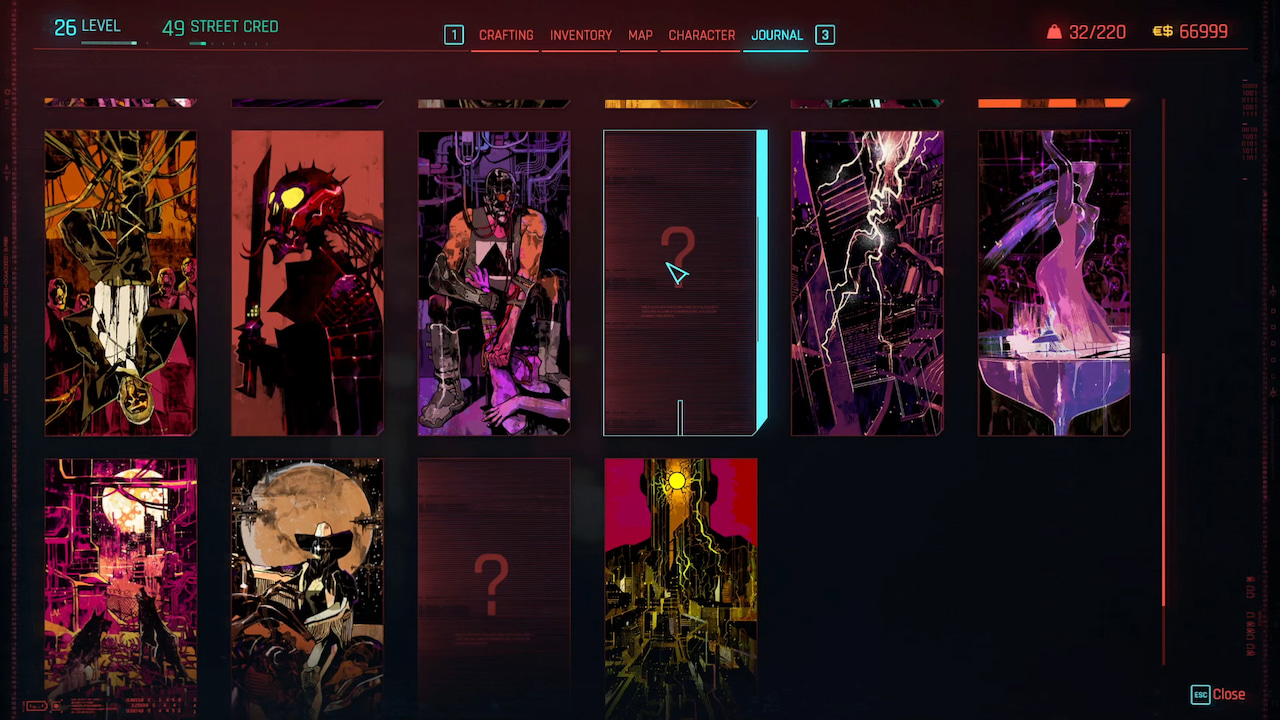Open the Crafting tab
The height and width of the screenshot is (720, 1280).
click(506, 35)
